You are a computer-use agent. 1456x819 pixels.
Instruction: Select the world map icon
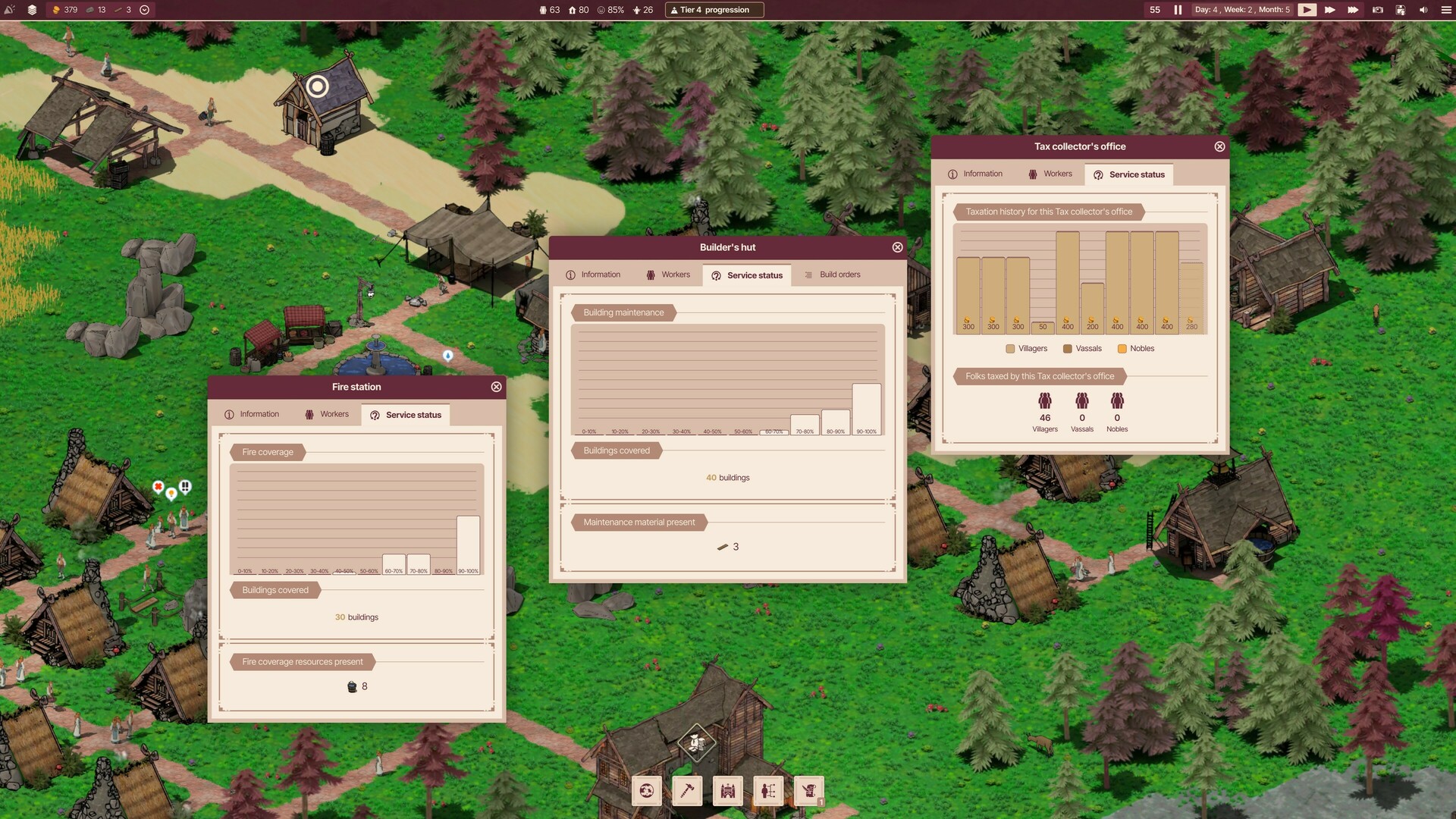pos(646,791)
